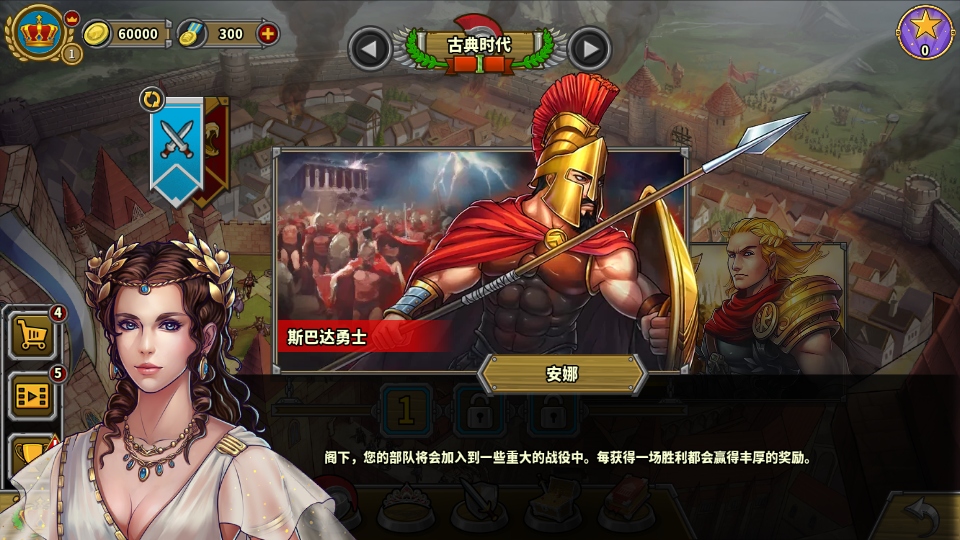Add more medals with the red plus

coord(267,34)
